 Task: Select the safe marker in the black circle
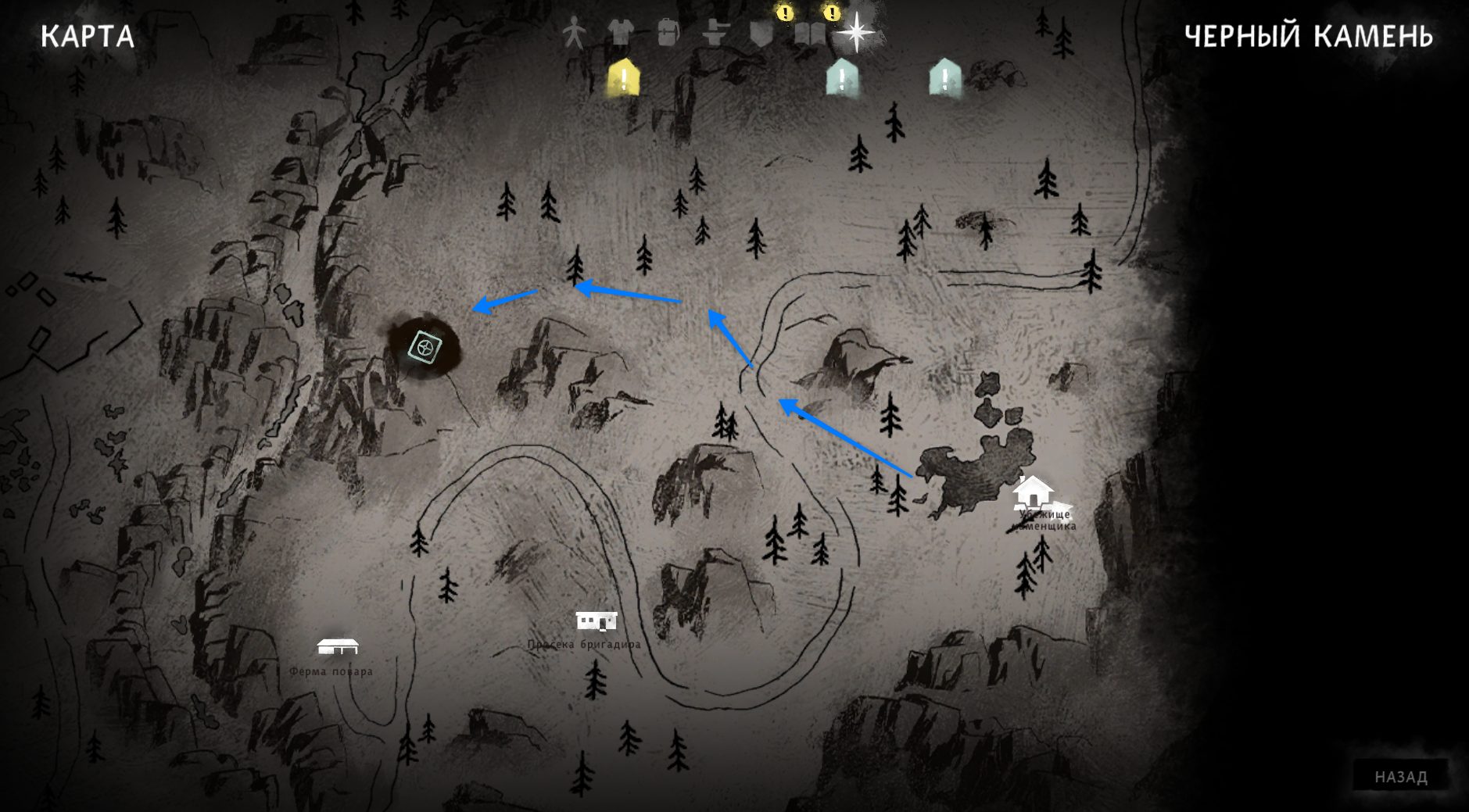tap(425, 347)
